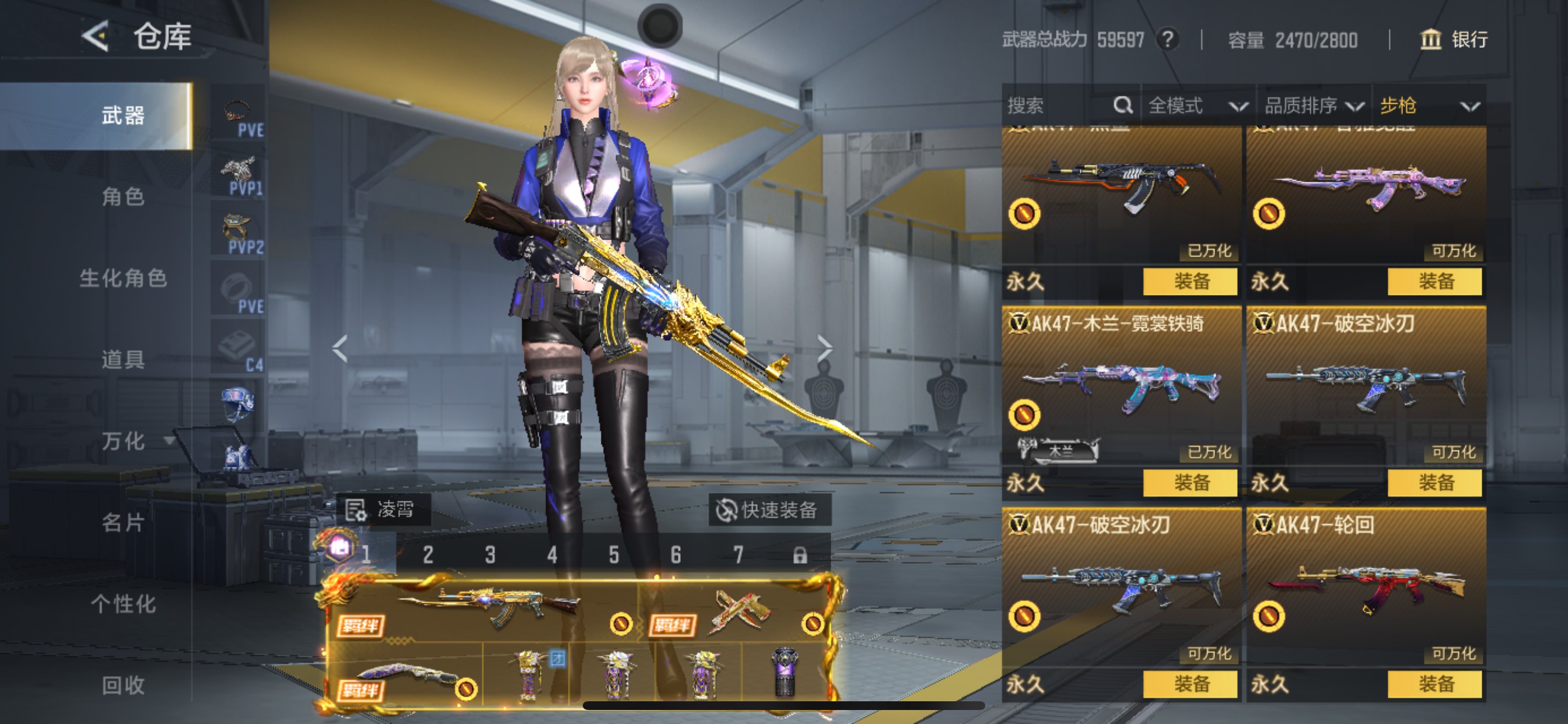Open the 银行 bank
This screenshot has height=724, width=1568.
click(x=1454, y=40)
